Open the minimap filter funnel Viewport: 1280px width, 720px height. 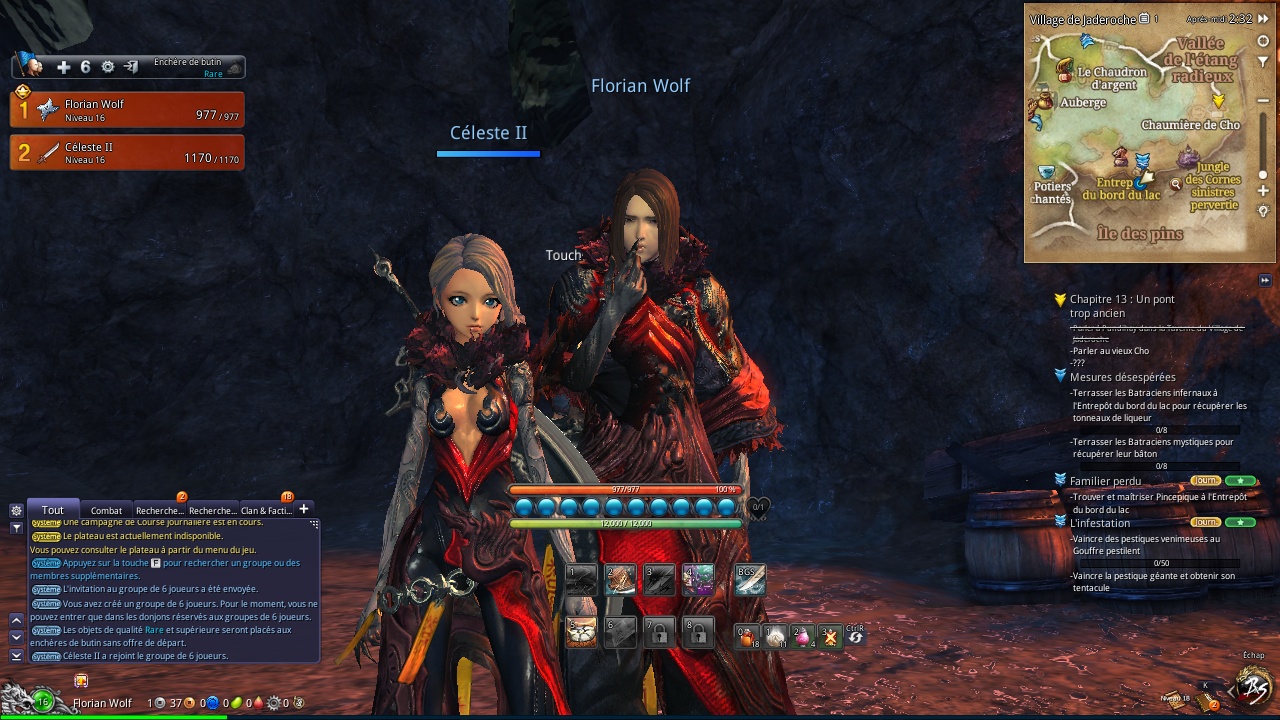[1263, 62]
